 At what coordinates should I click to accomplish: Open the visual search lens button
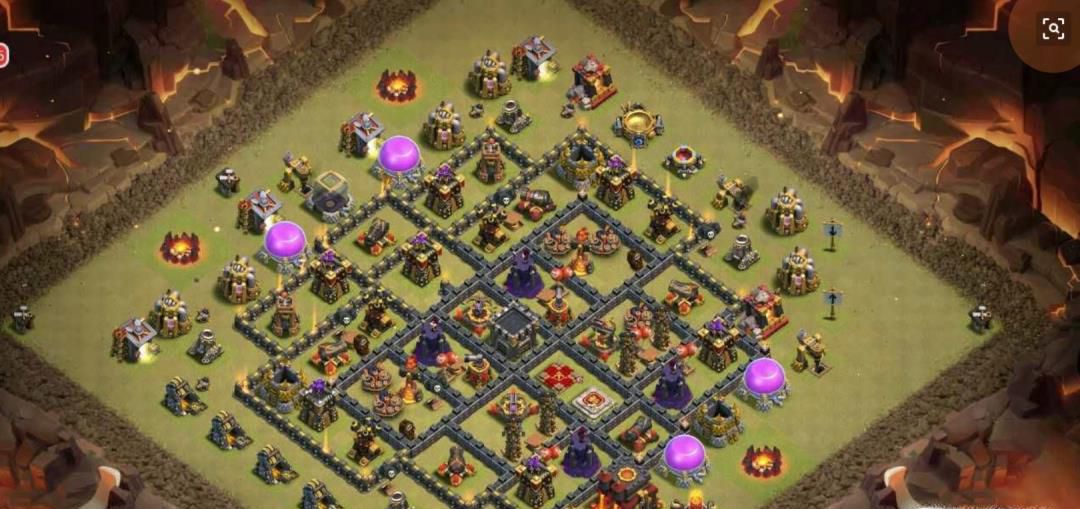1052,29
